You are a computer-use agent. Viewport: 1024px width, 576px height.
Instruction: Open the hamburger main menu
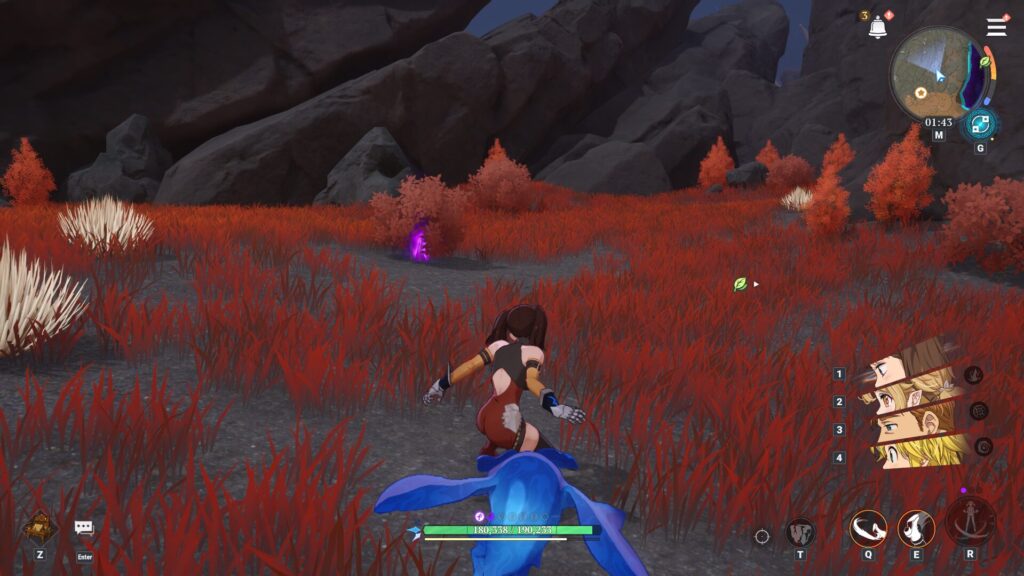pyautogui.click(x=996, y=27)
